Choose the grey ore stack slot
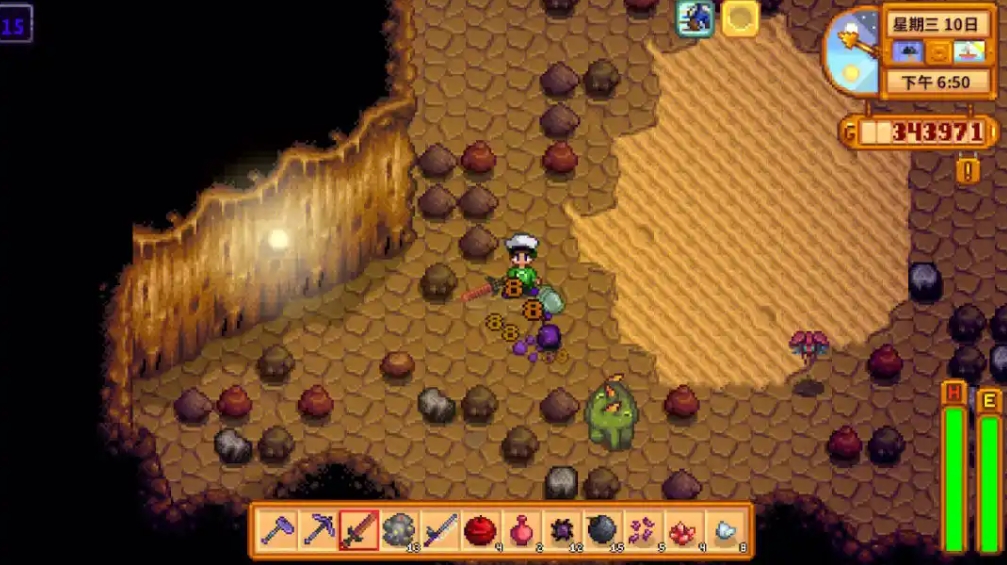This screenshot has height=565, width=1007. pos(399,530)
